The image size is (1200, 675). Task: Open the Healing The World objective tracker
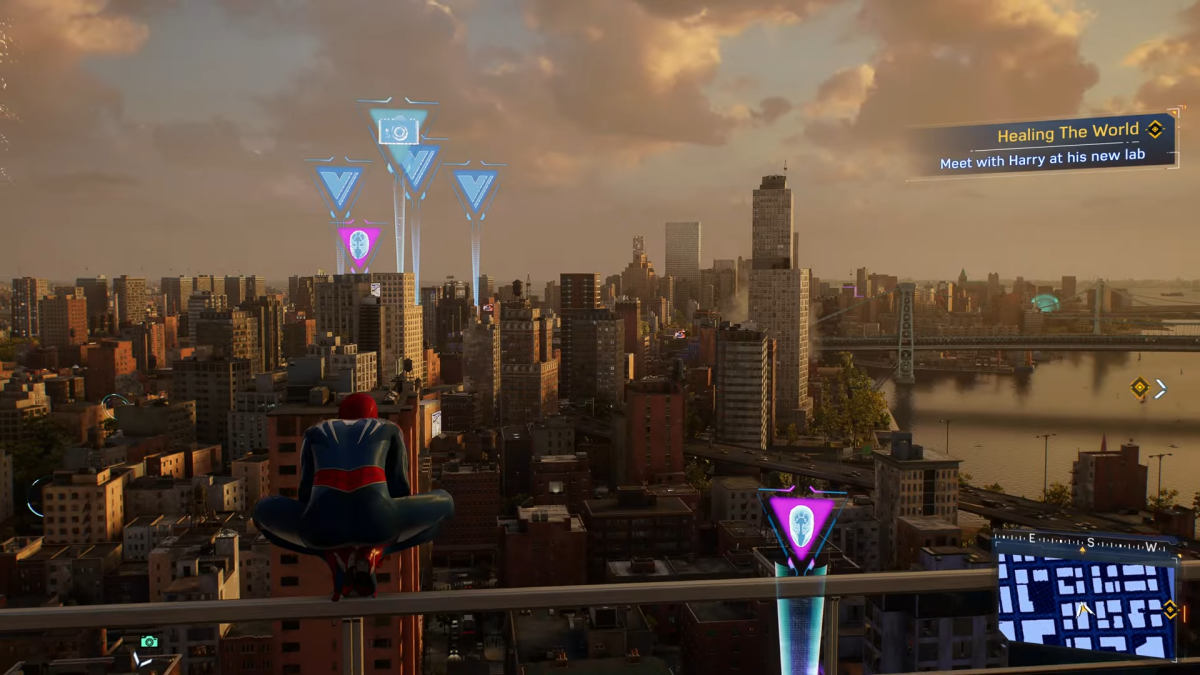[1045, 145]
